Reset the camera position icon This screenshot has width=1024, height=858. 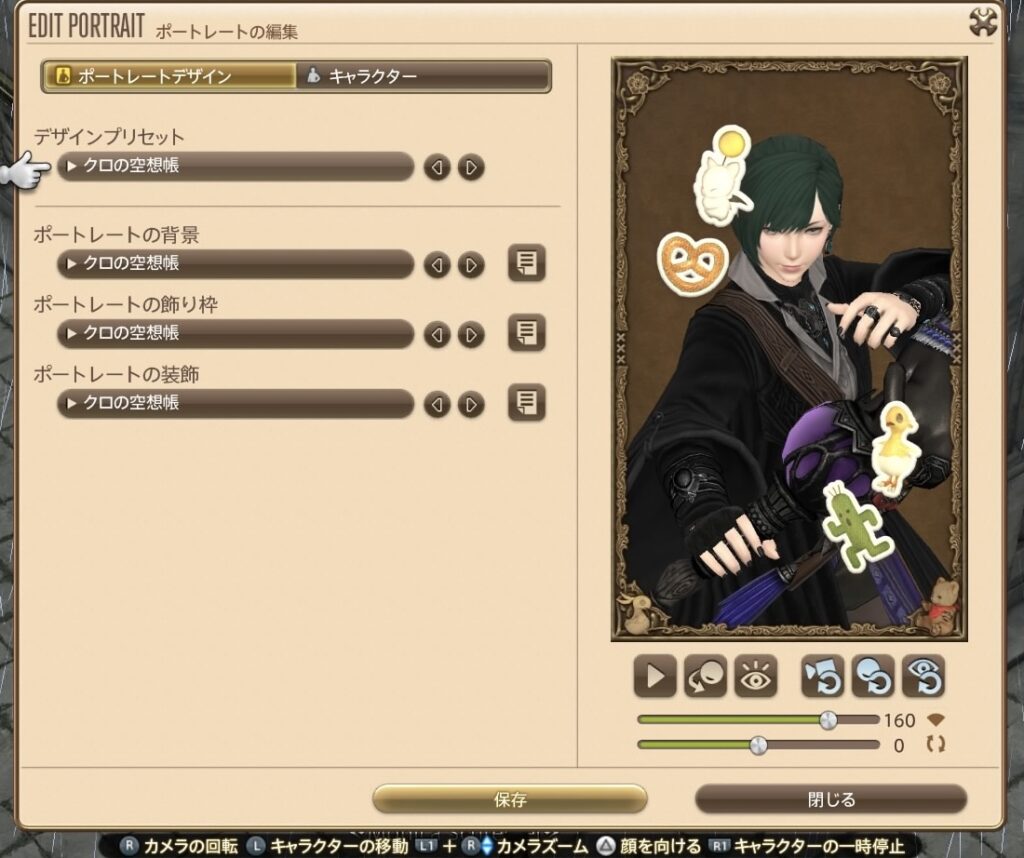[822, 677]
